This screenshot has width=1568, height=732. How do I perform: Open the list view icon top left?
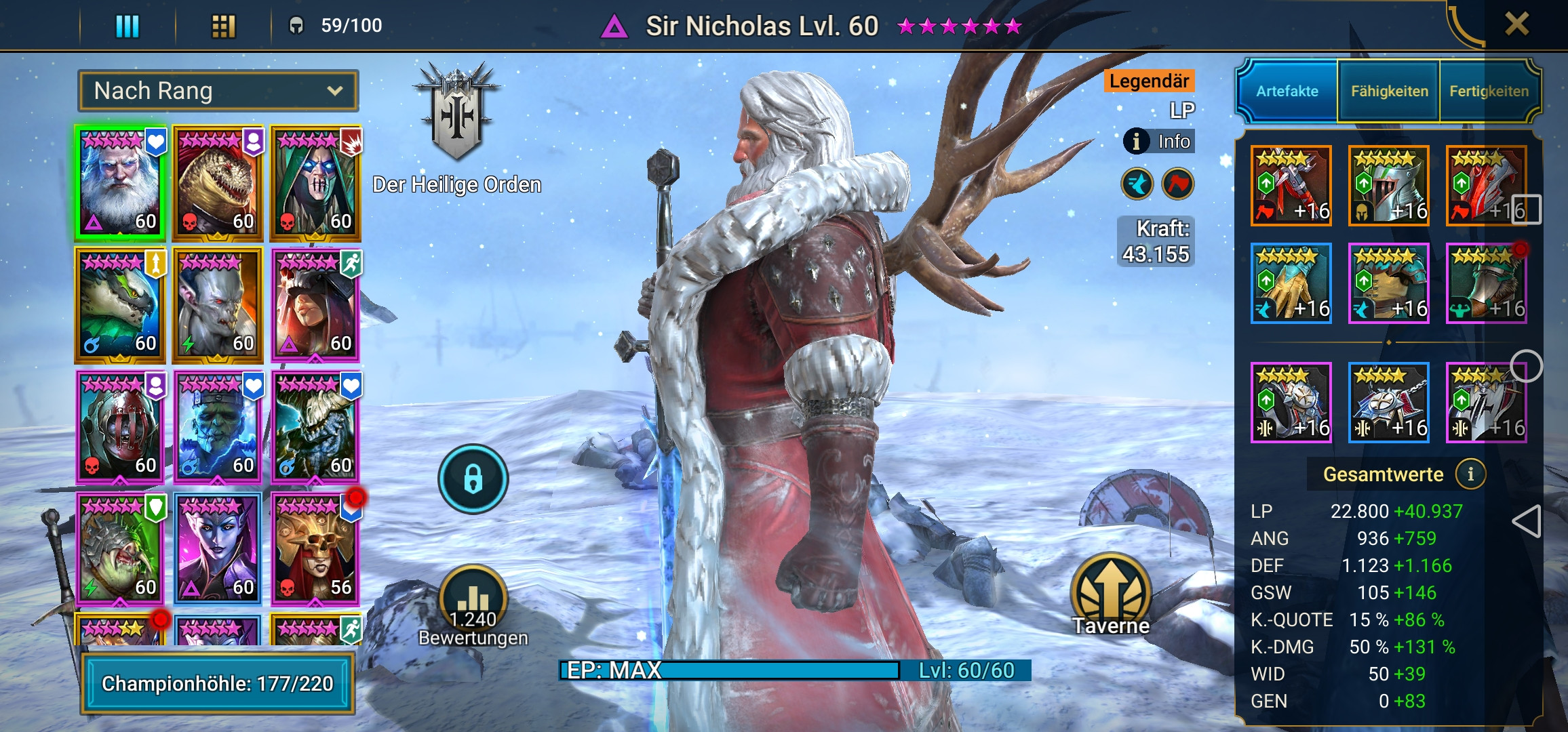point(126,27)
